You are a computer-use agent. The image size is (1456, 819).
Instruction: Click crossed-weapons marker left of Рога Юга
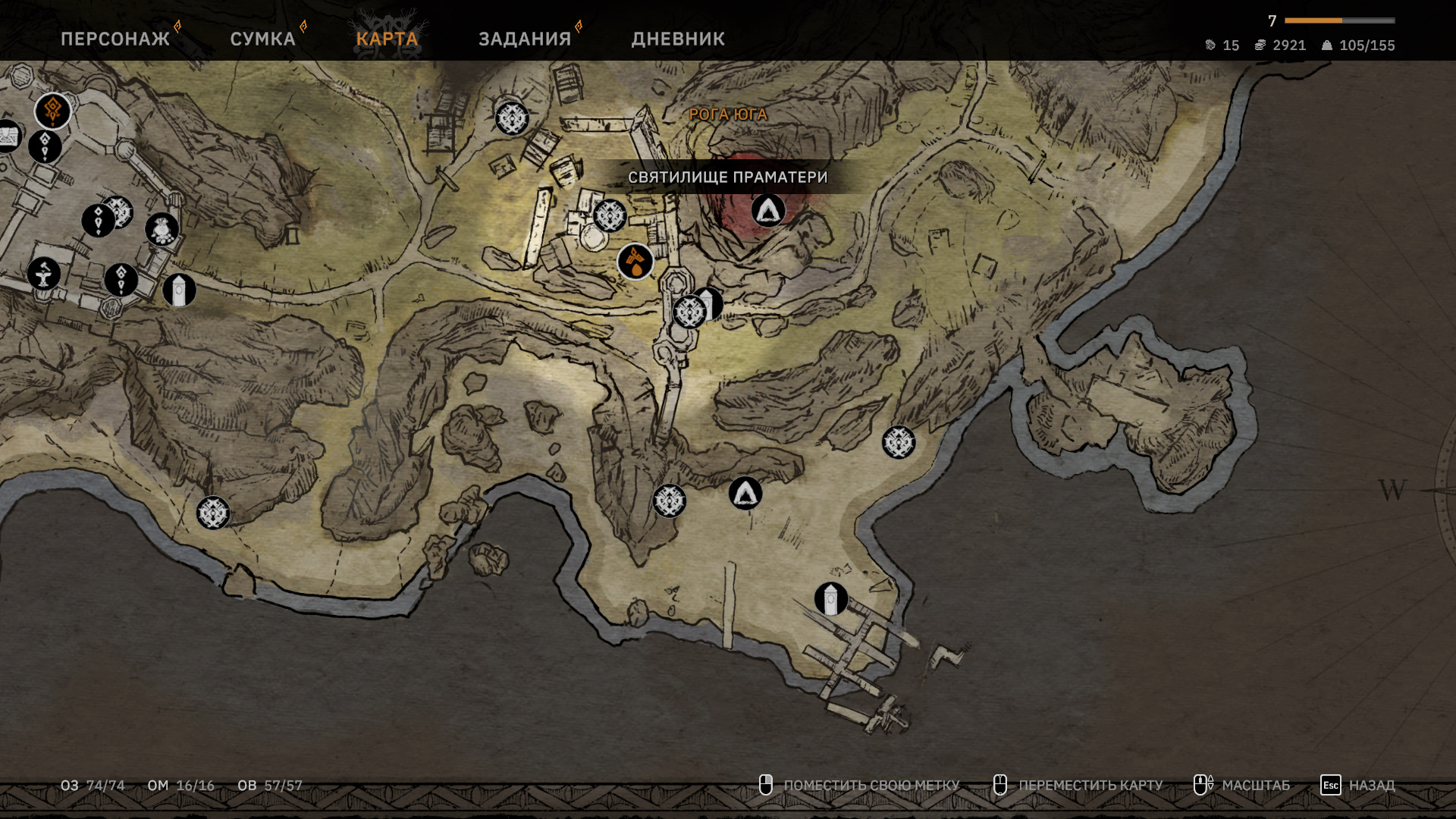[512, 118]
